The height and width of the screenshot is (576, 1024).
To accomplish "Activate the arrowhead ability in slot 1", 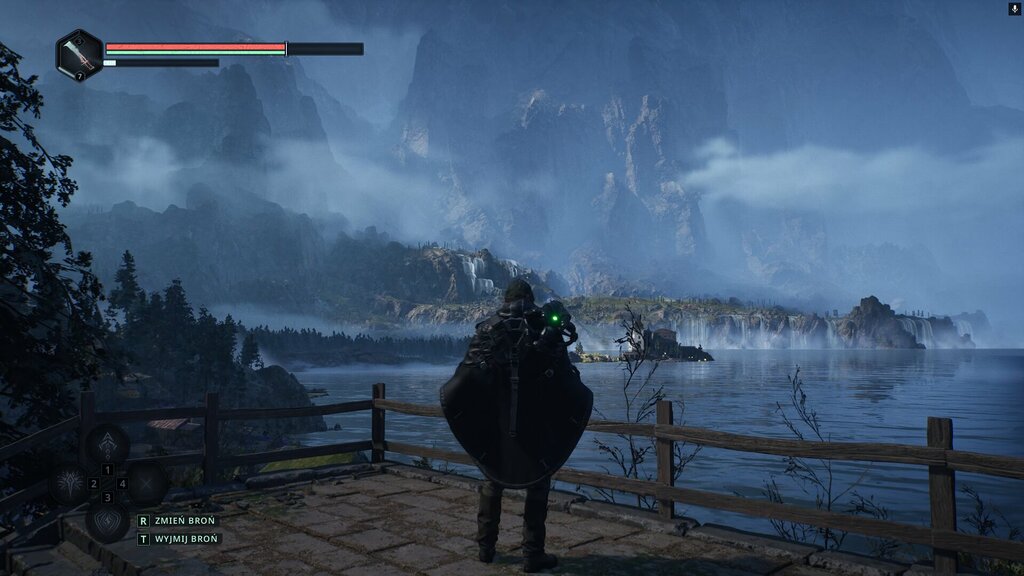I will (x=107, y=446).
